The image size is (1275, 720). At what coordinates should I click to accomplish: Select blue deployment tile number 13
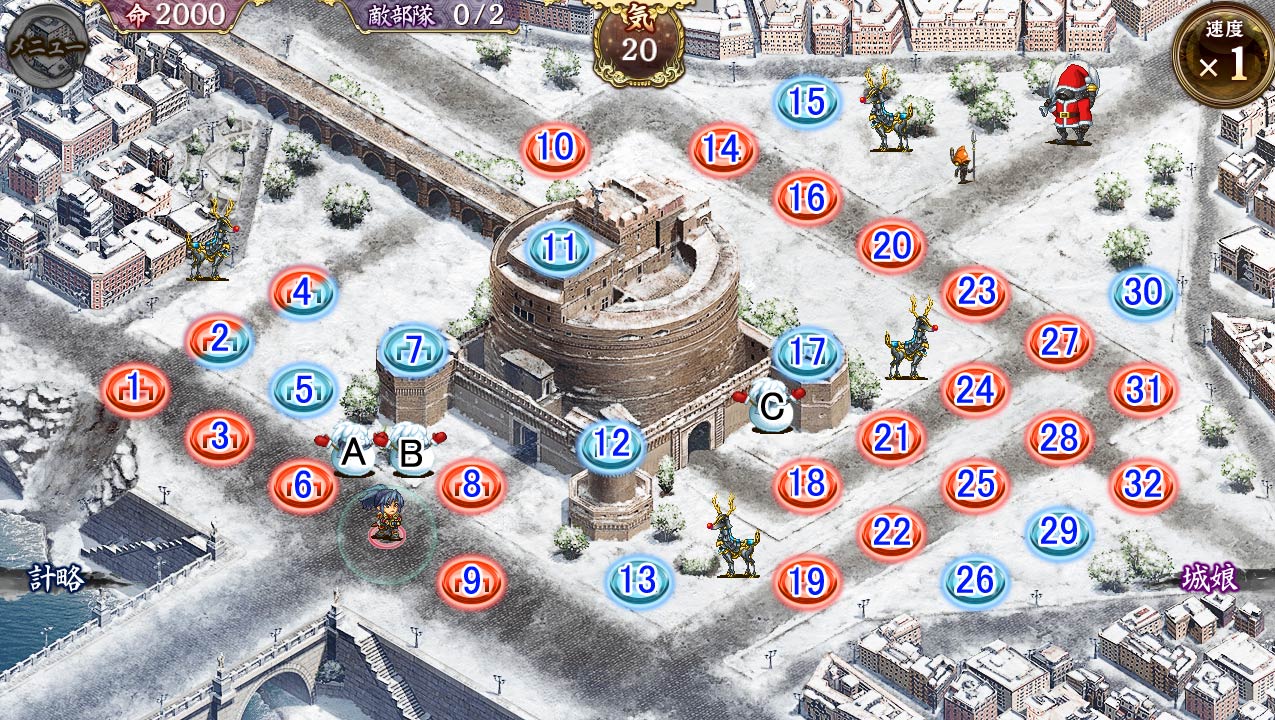coord(639,580)
